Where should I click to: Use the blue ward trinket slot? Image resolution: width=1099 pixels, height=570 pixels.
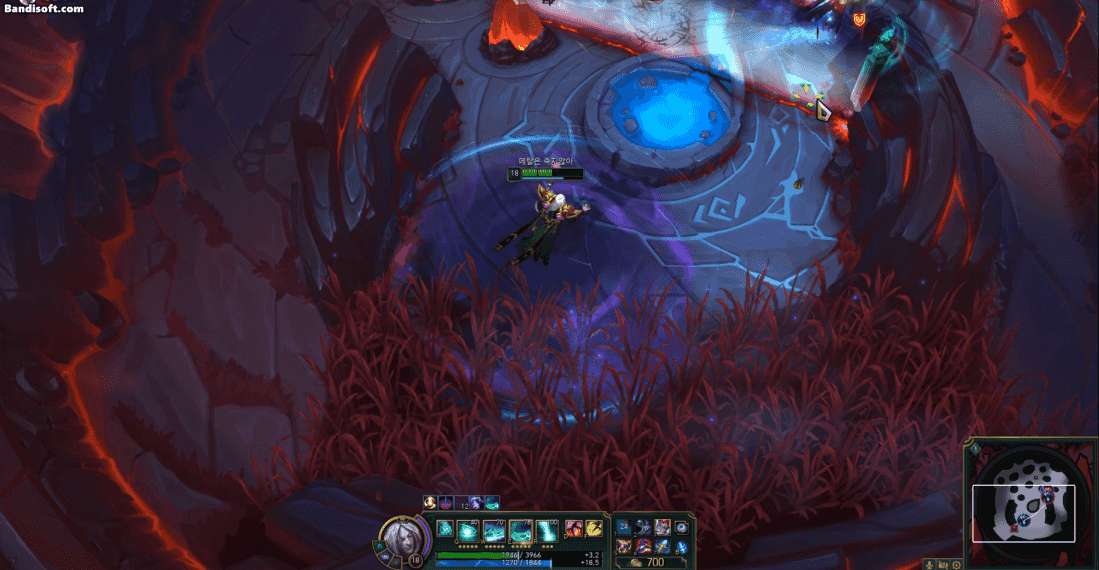pyautogui.click(x=682, y=528)
